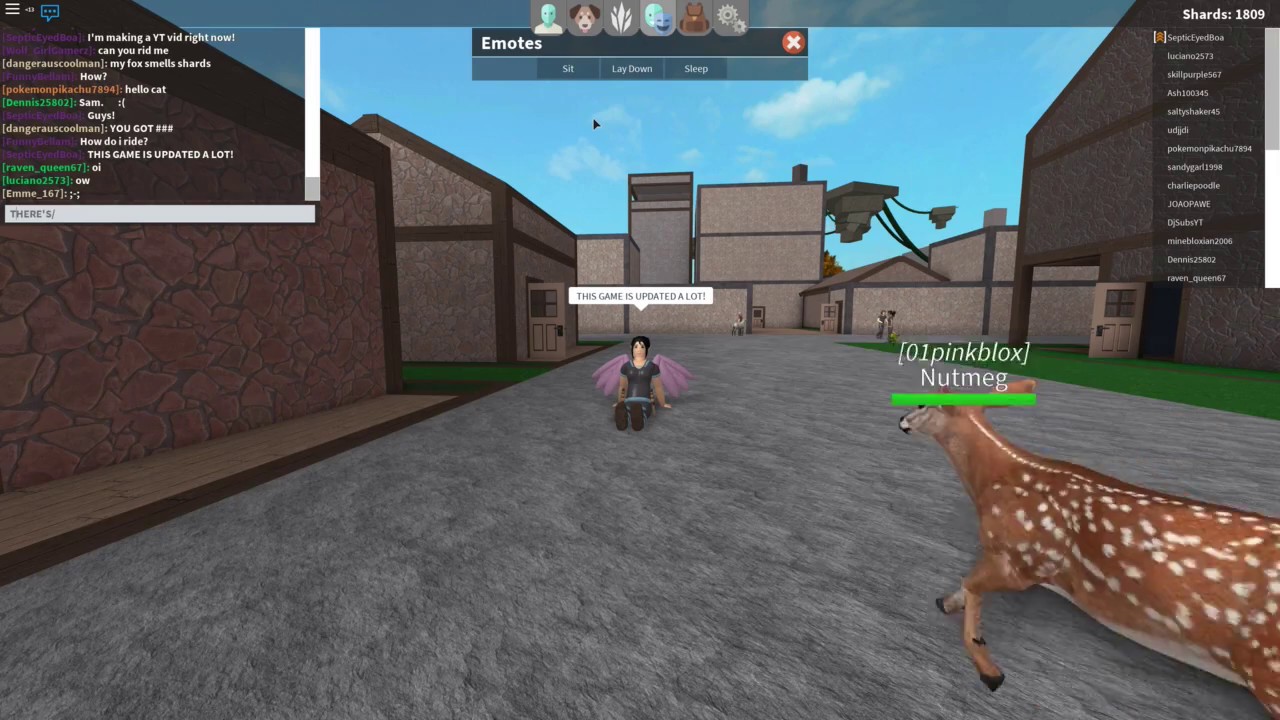The height and width of the screenshot is (720, 1280).
Task: Click the Shards counter at top right
Action: coord(1223,13)
